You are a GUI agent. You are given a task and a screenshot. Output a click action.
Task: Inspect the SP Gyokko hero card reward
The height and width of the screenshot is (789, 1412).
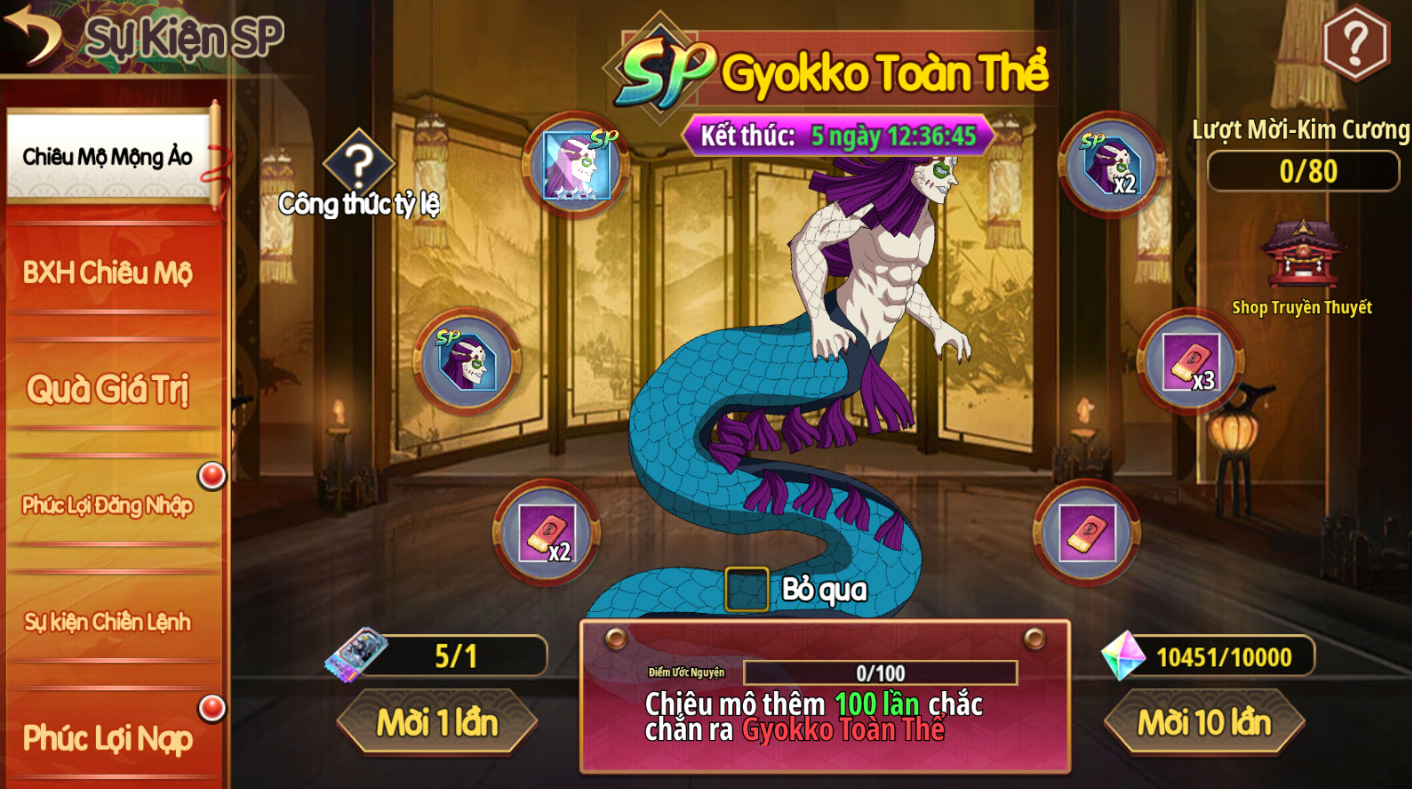(575, 165)
